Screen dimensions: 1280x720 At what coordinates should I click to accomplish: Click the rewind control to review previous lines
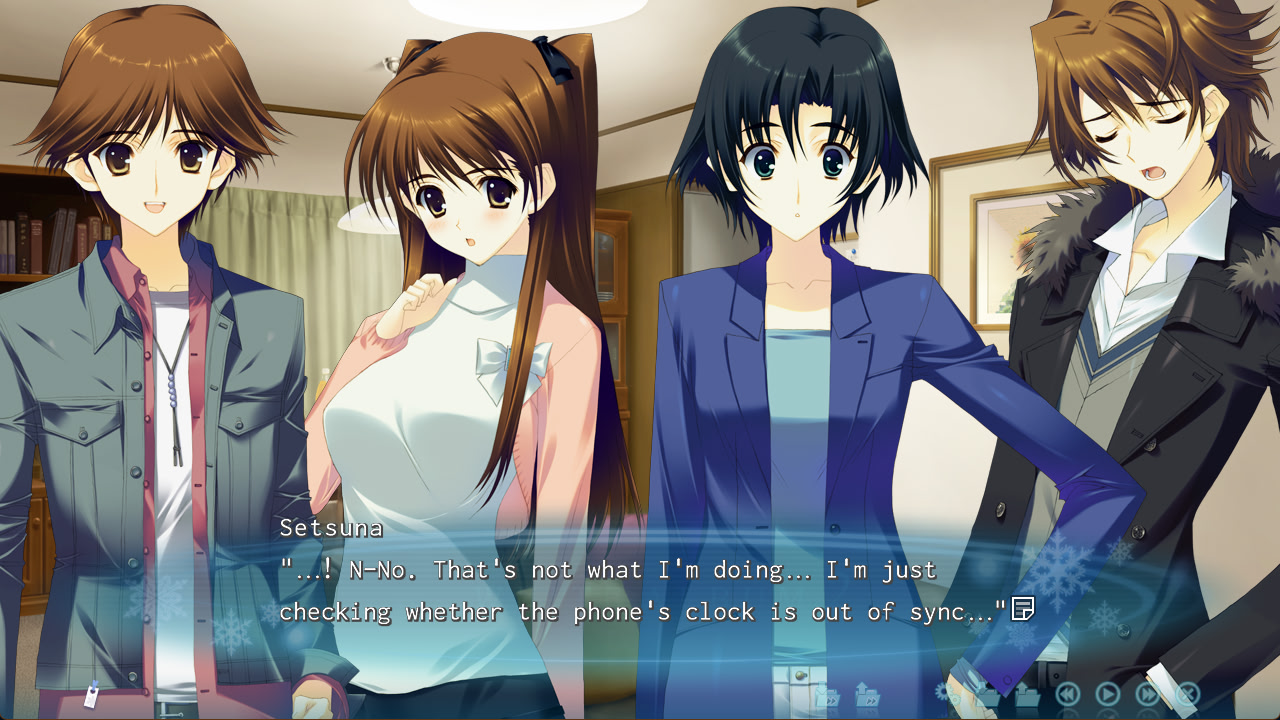tap(1067, 693)
